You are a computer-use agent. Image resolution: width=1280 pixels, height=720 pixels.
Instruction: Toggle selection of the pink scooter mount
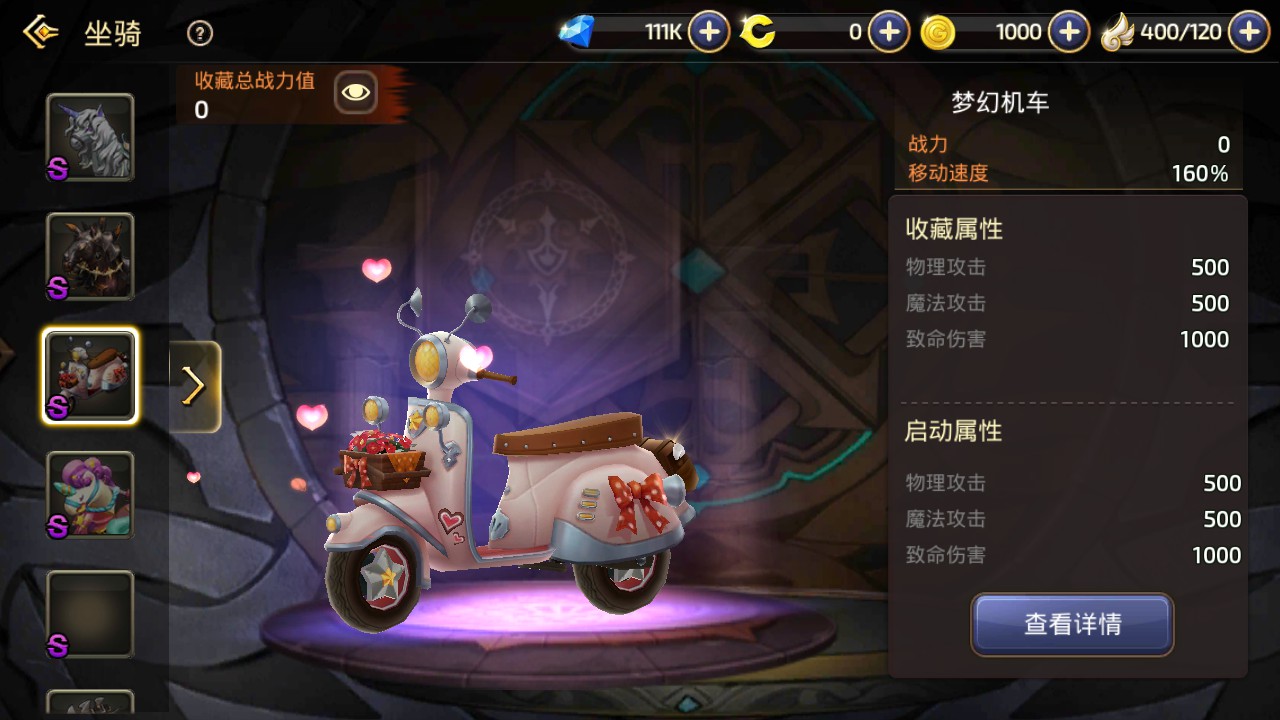(89, 376)
